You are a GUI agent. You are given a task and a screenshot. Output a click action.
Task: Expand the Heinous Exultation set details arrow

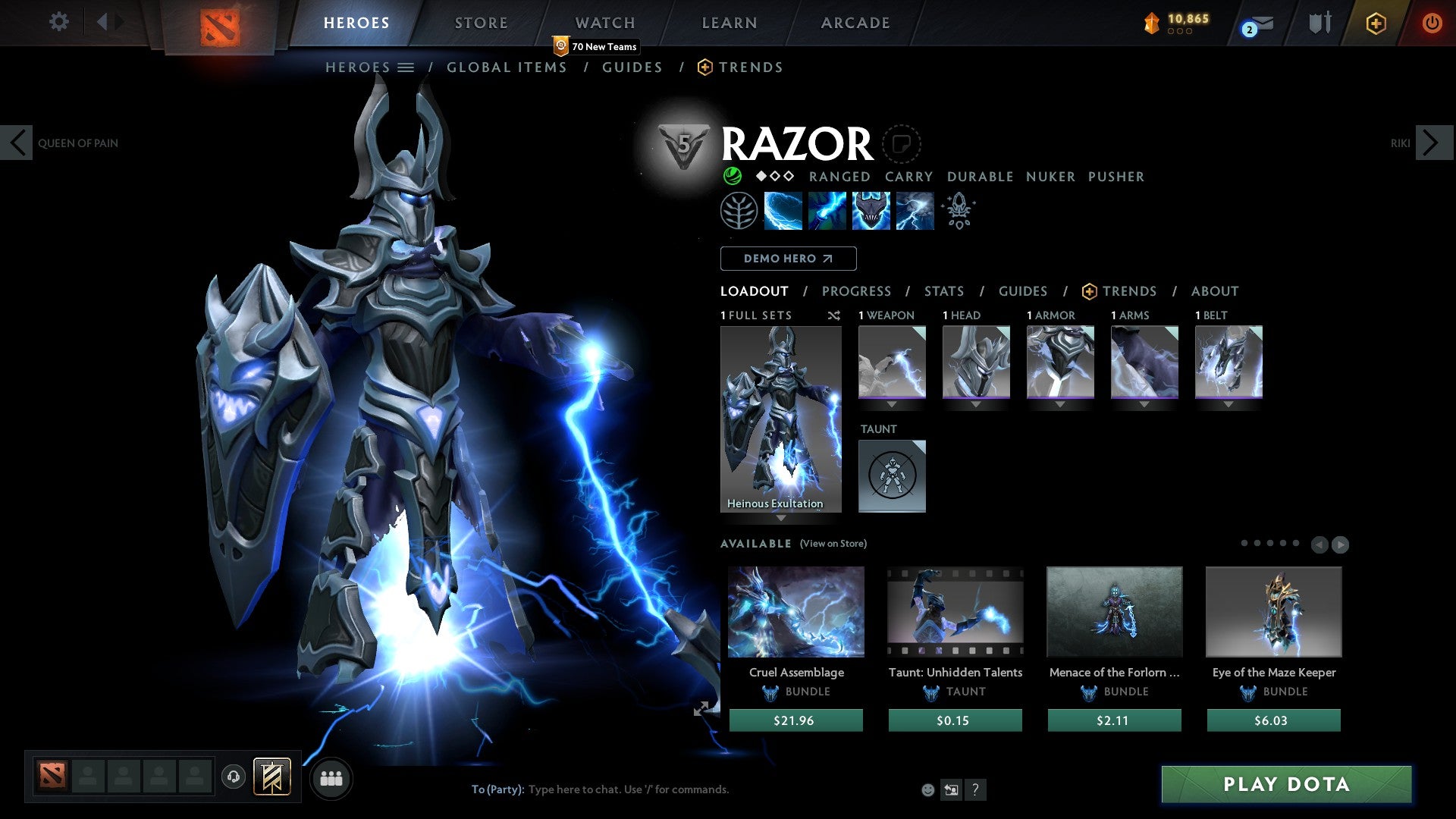(780, 519)
